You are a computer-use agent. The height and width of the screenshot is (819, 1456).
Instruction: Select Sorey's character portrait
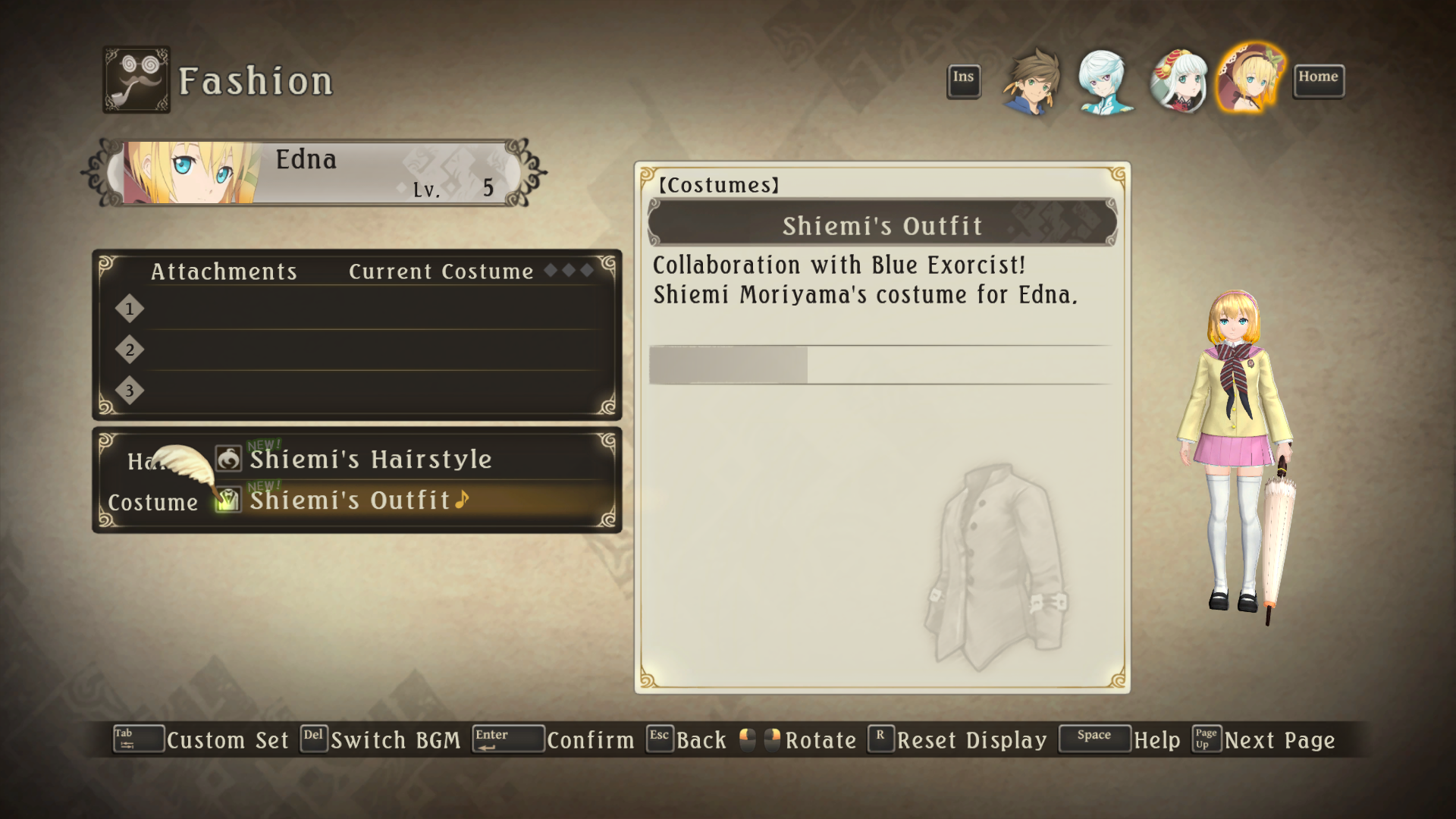(1031, 82)
